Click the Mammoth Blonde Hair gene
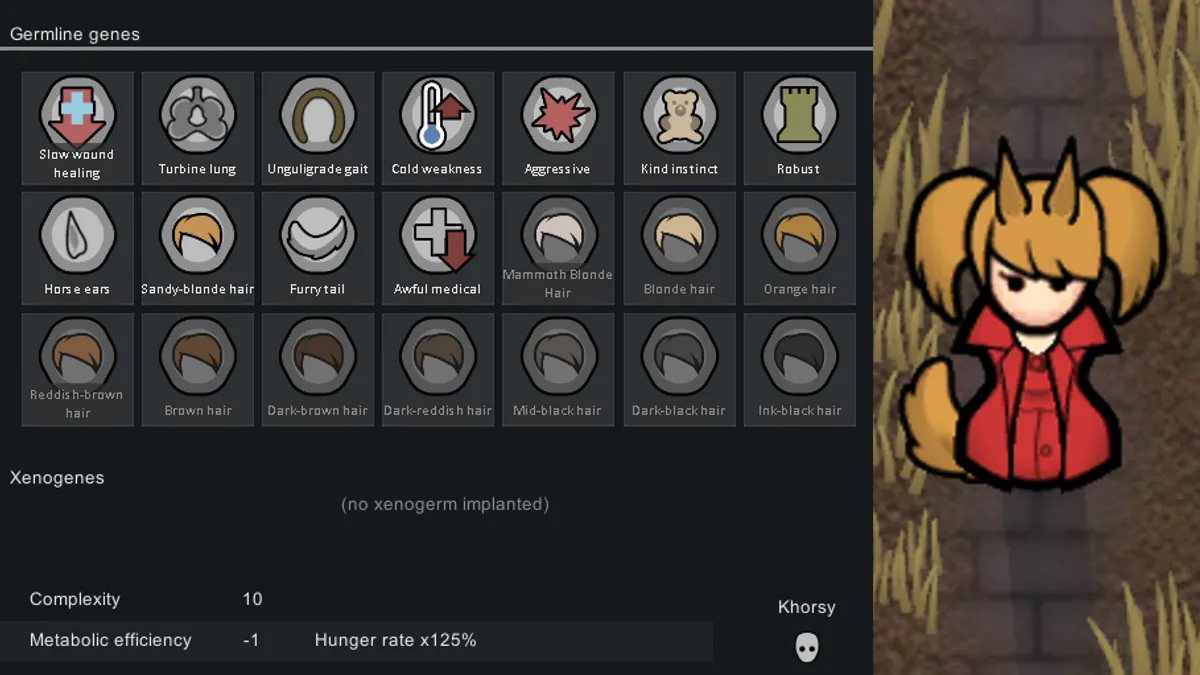Screen dimensions: 1200x675 coord(558,248)
